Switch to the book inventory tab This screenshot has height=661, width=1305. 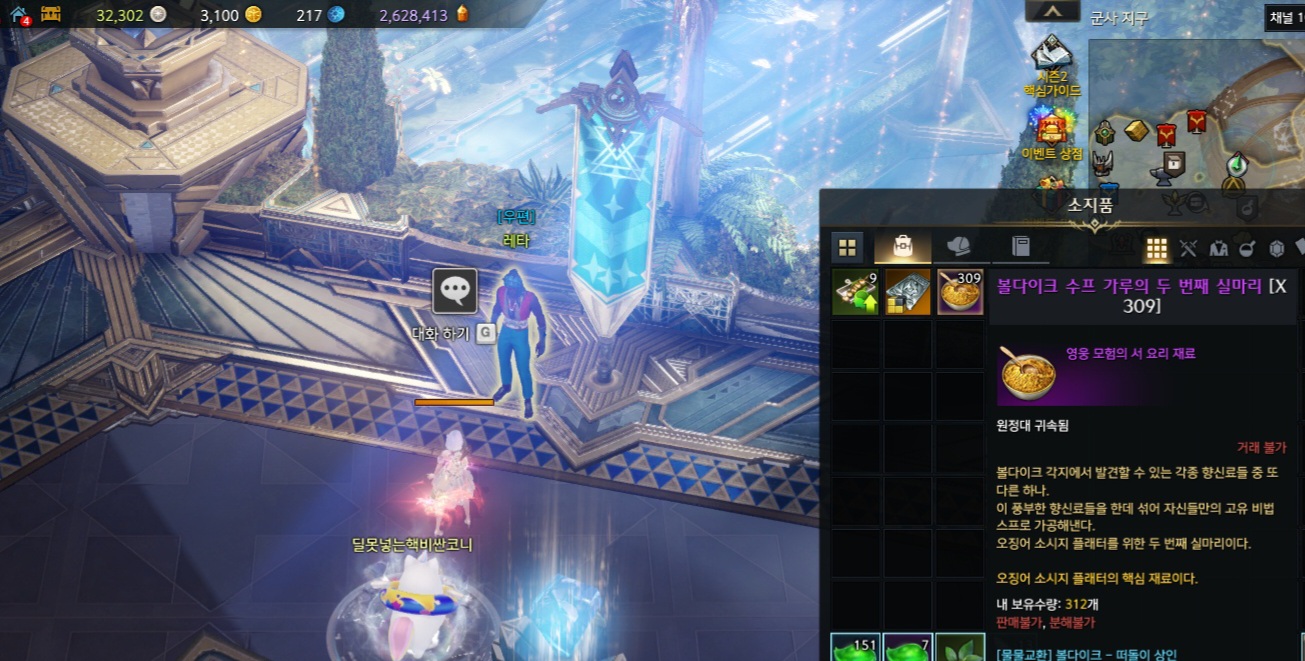1020,247
